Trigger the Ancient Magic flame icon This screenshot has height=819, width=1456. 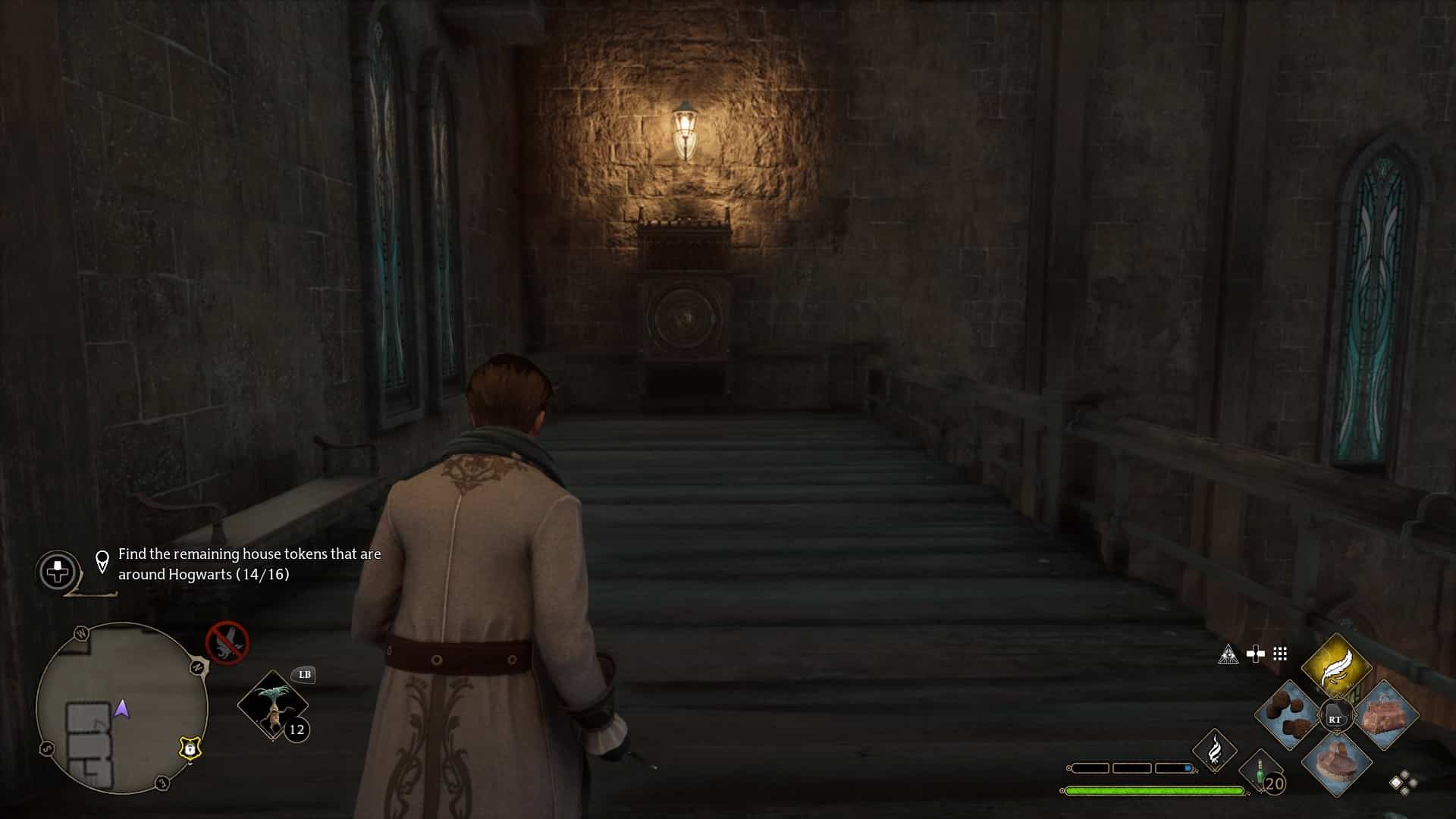click(x=1215, y=749)
